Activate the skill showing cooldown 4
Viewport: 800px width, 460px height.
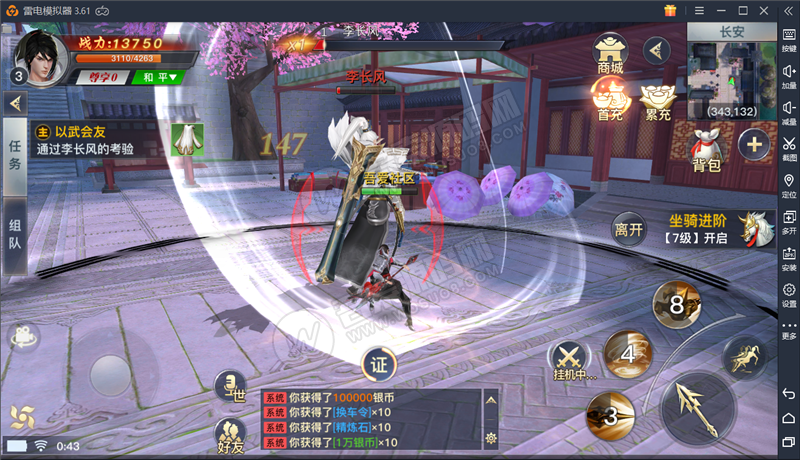pos(629,354)
